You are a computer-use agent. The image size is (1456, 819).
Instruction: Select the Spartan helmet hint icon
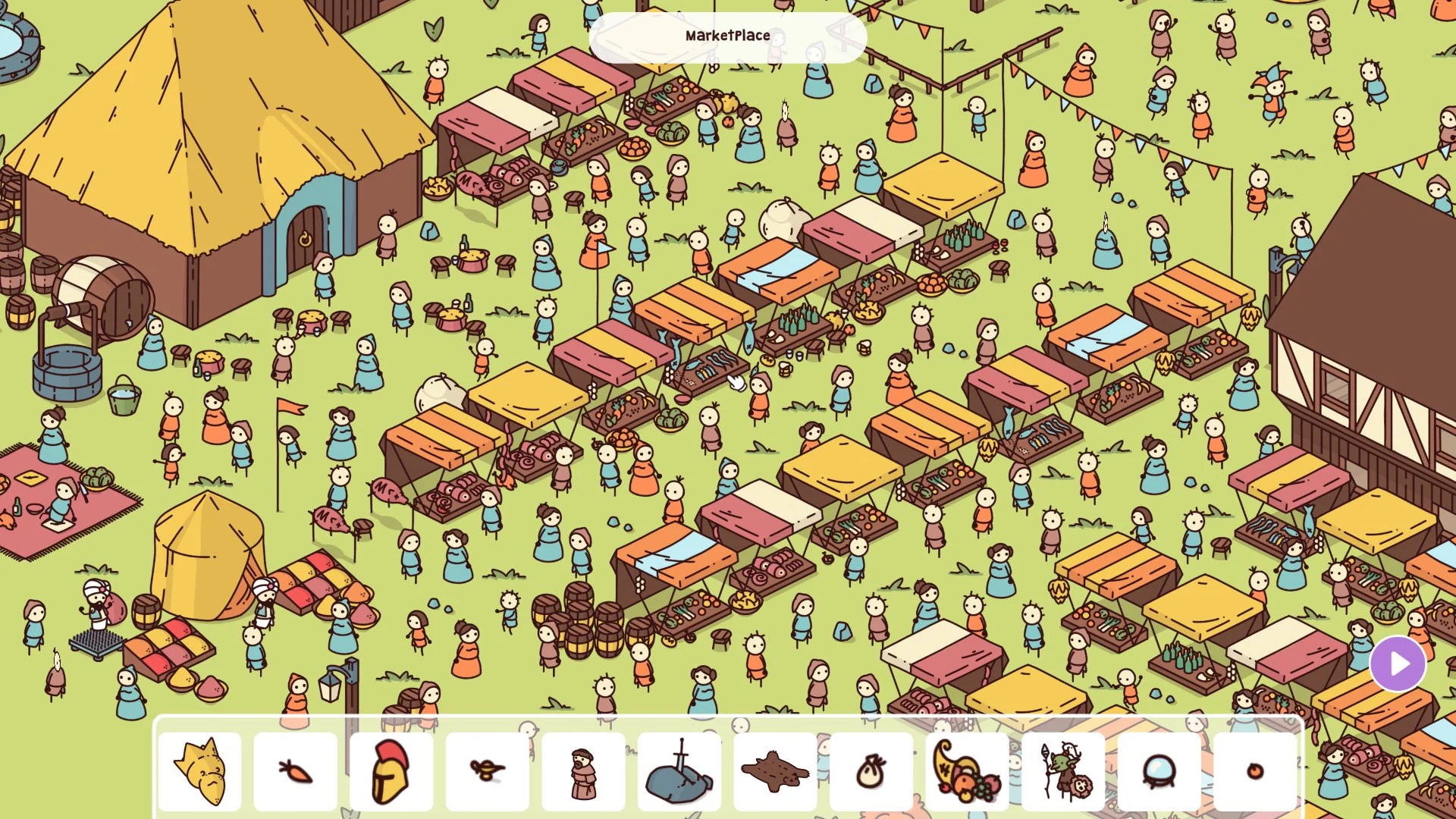tap(391, 768)
